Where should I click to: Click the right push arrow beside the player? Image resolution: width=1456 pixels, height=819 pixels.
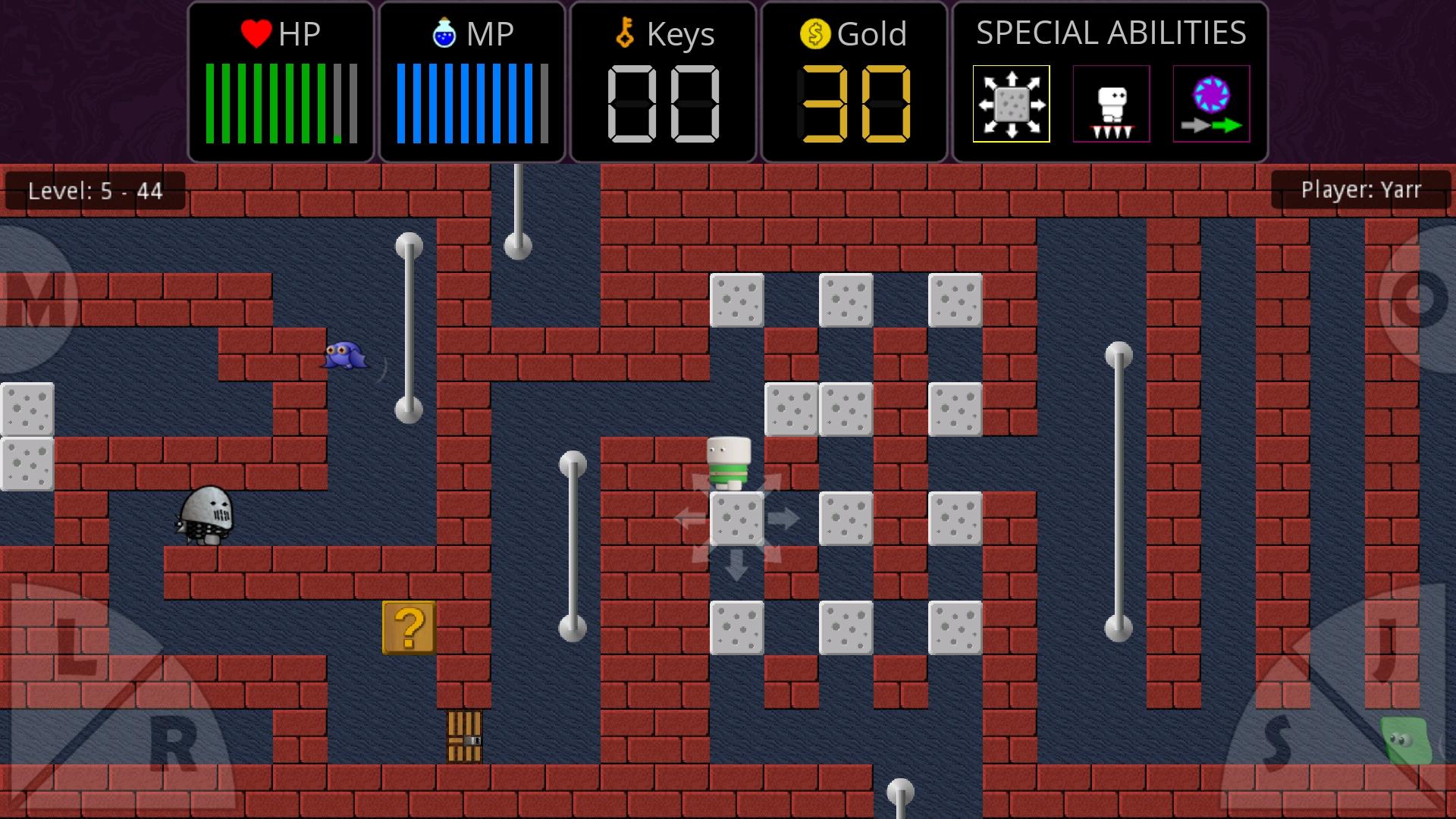click(783, 519)
